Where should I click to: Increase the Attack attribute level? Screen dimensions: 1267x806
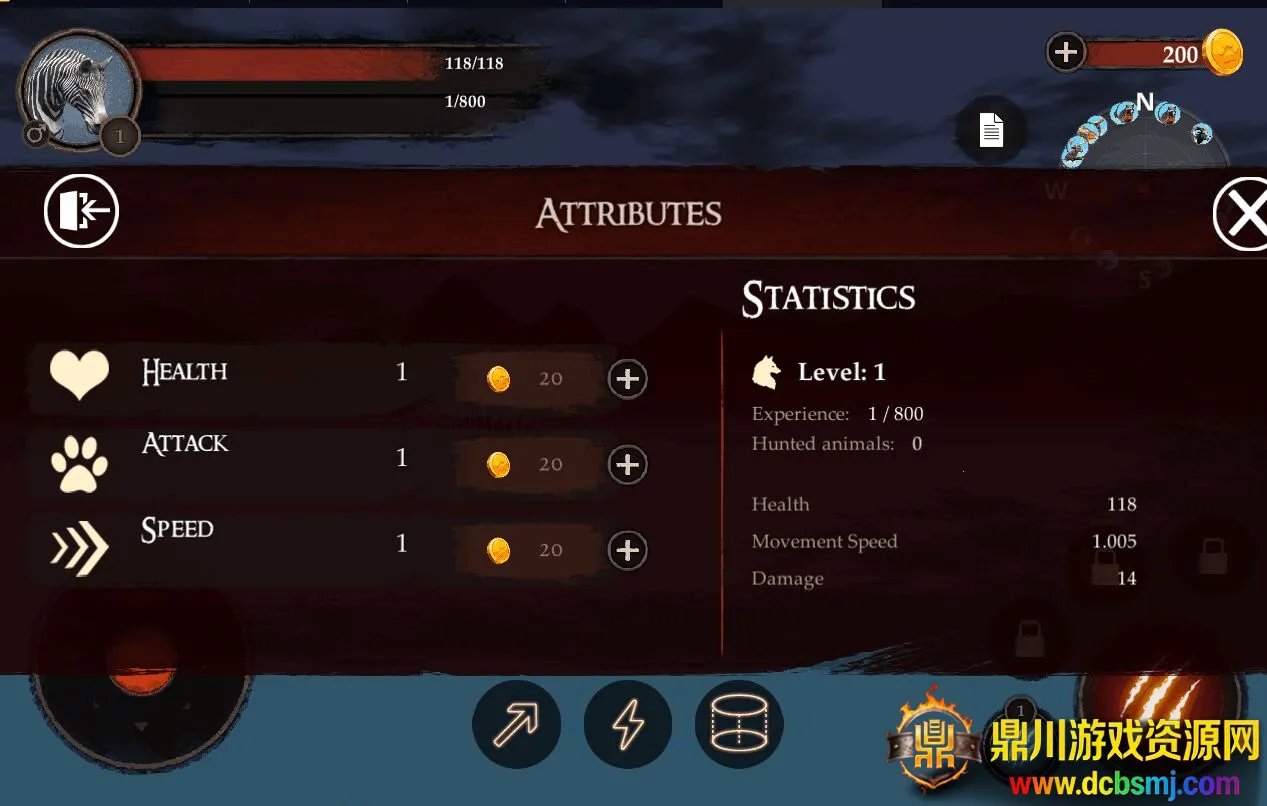[x=628, y=465]
